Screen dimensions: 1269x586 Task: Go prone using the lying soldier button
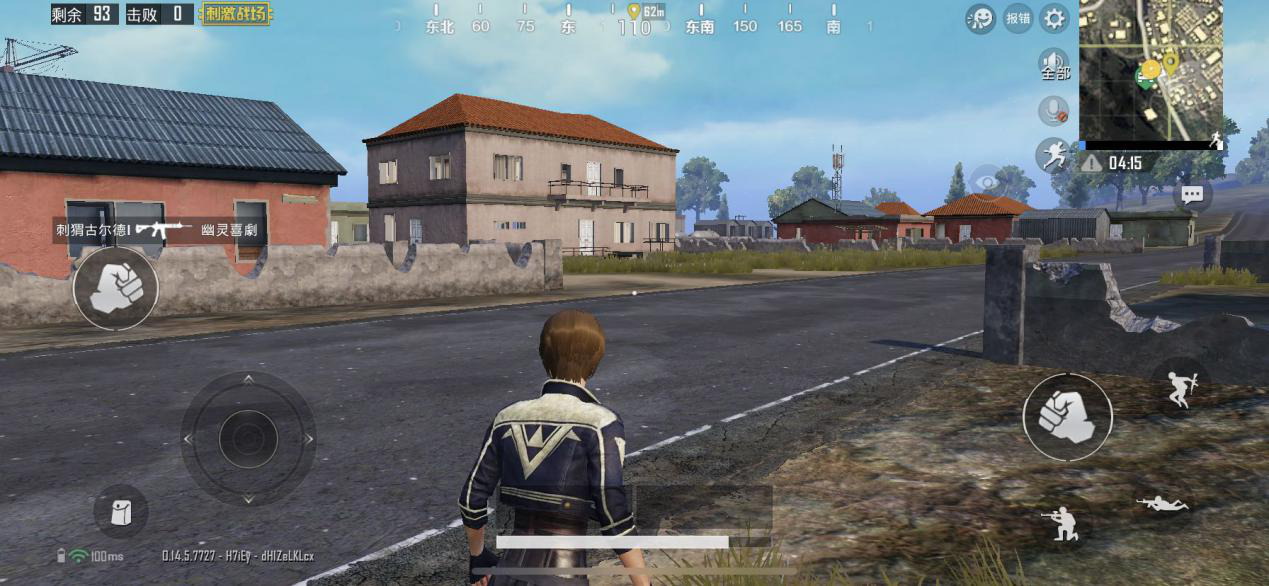point(1162,505)
